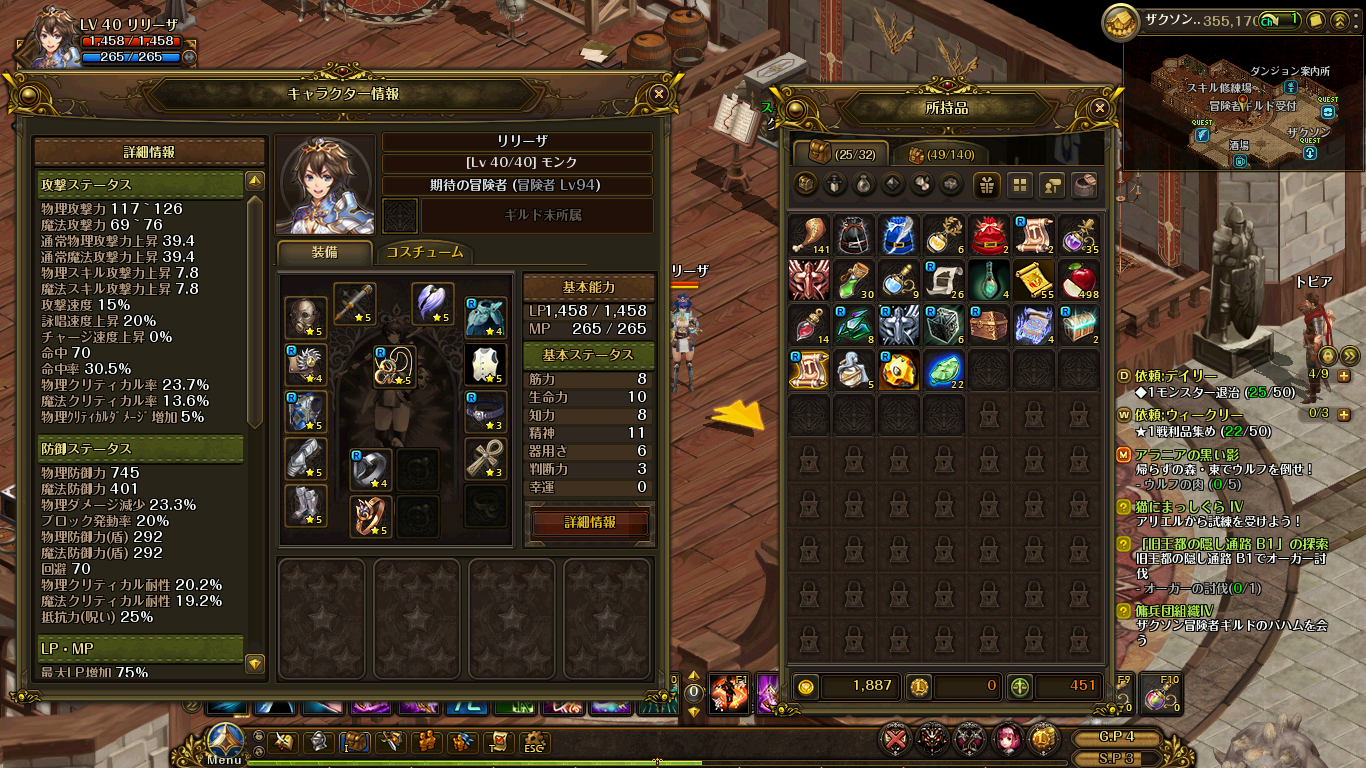Click the equipped gas mask helmet slot
The width and height of the screenshot is (1366, 768).
tap(305, 318)
